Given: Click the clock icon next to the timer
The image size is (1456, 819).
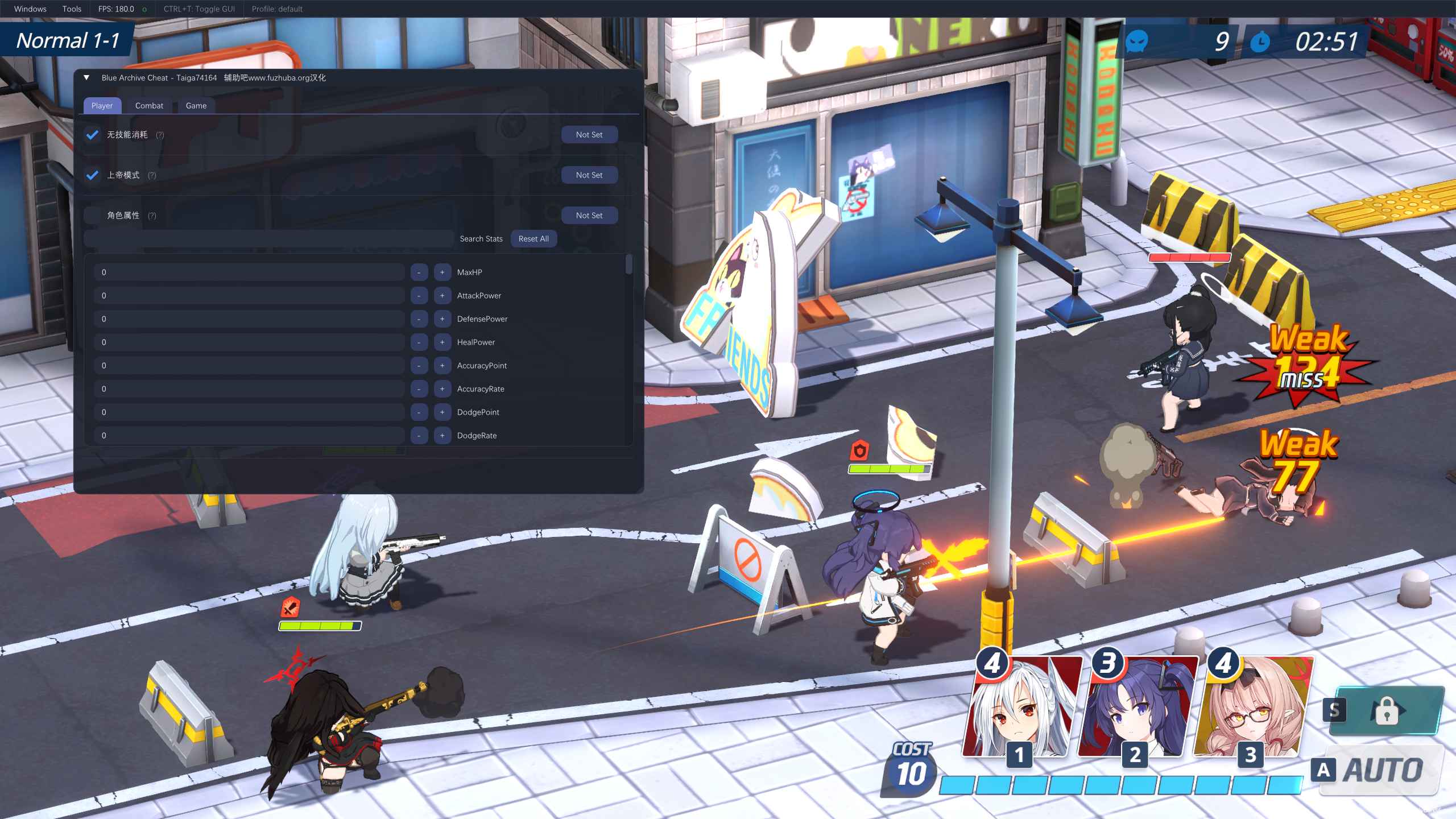Looking at the screenshot, I should click(x=1261, y=42).
